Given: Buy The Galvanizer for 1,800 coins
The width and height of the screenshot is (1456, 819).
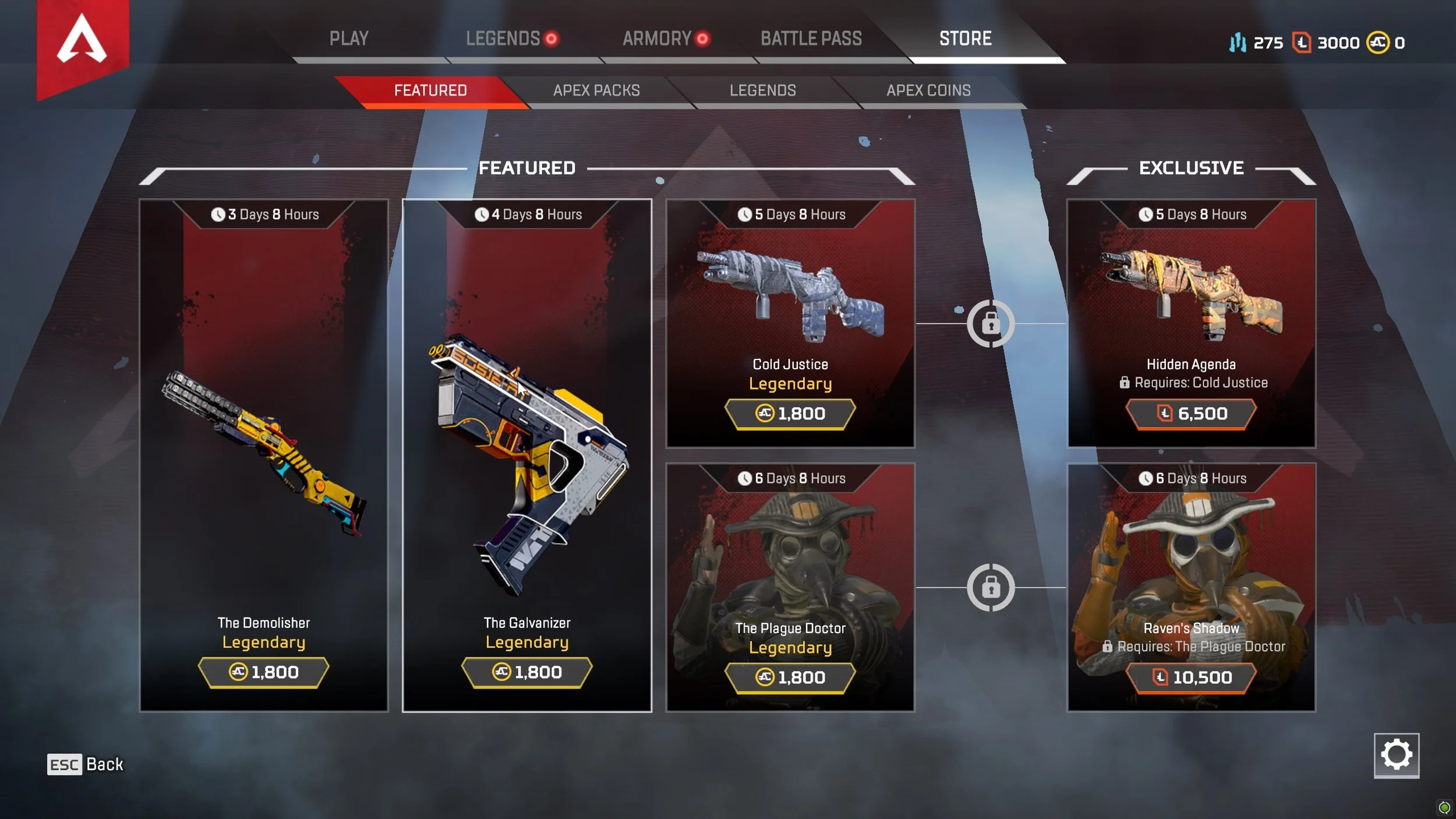Looking at the screenshot, I should coord(527,672).
